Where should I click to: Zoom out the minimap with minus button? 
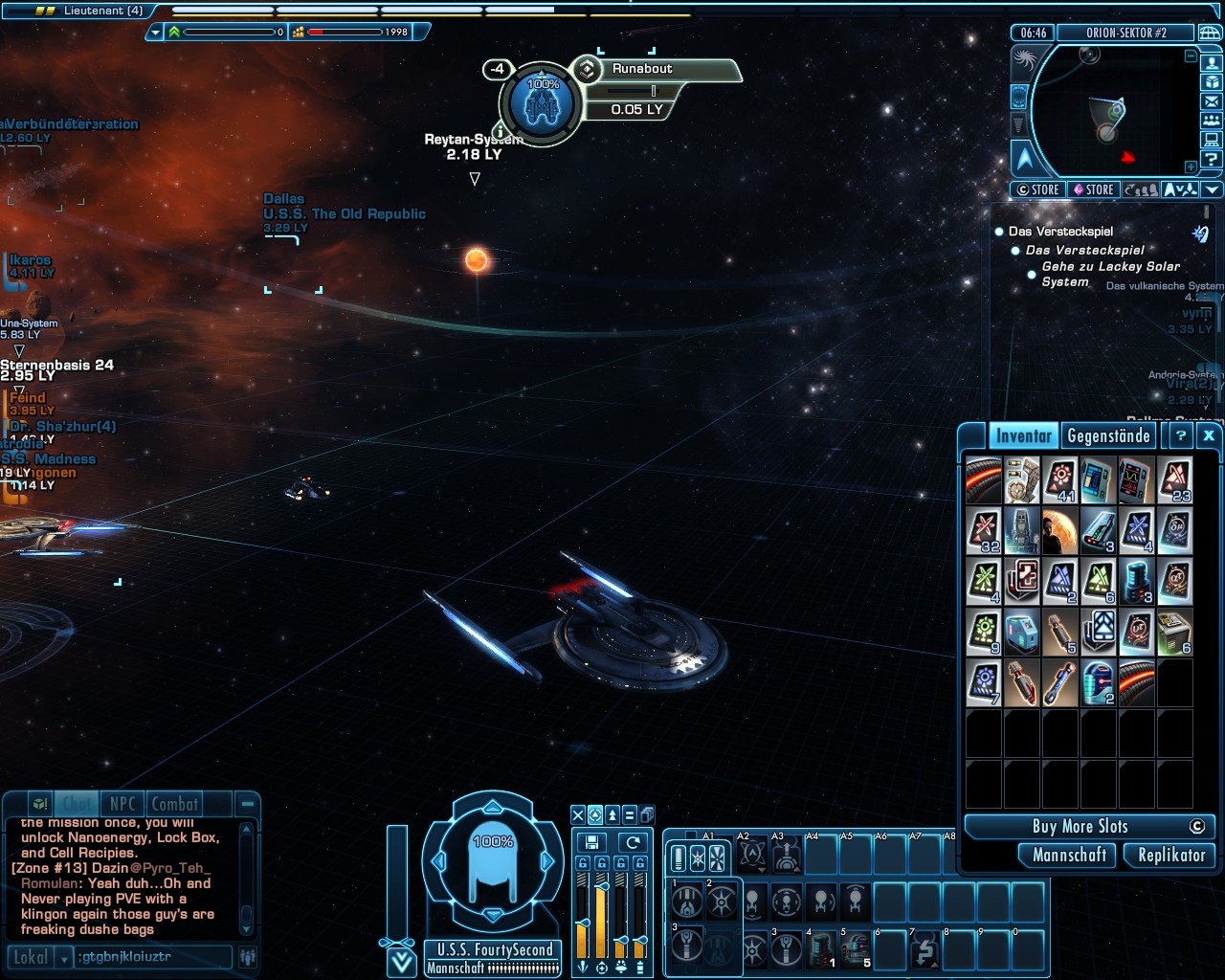tap(1191, 56)
